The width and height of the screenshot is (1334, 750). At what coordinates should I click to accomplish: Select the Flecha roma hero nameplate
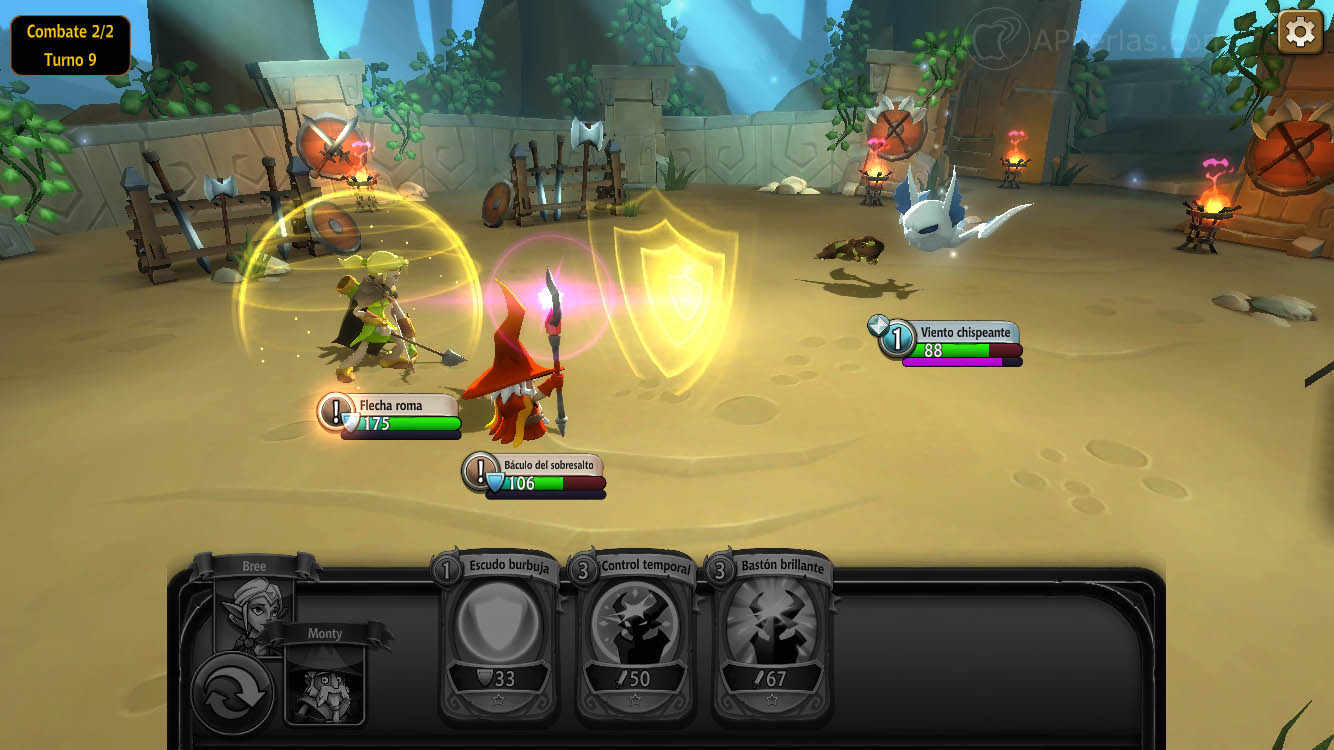(x=392, y=414)
